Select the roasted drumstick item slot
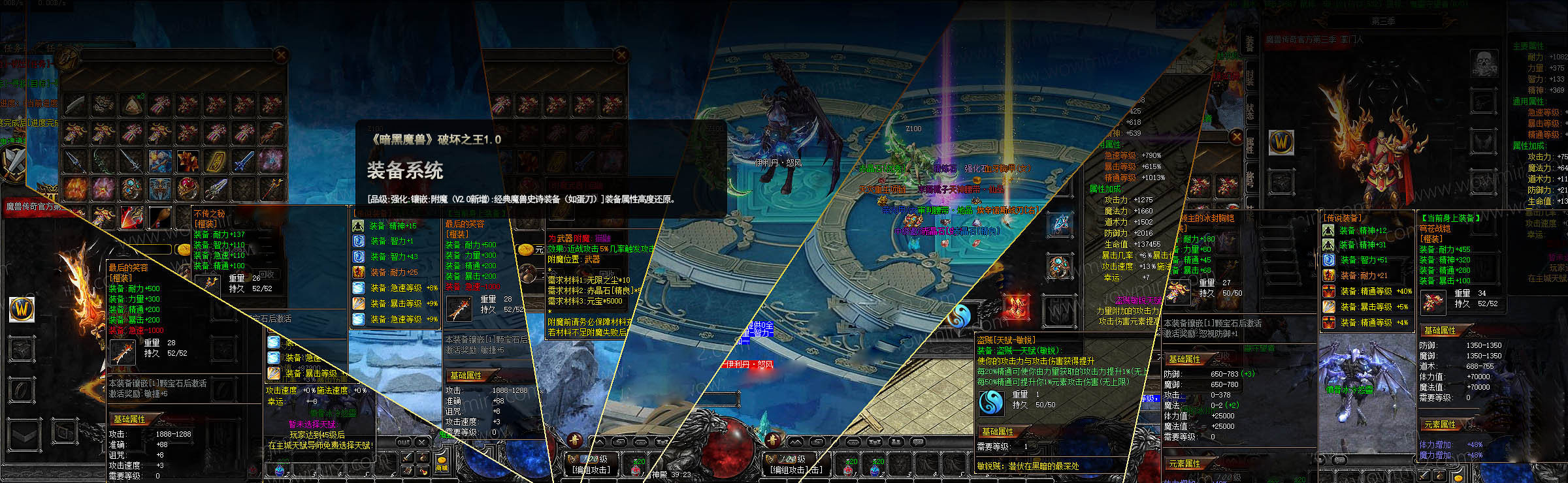The width and height of the screenshot is (1568, 483). pyautogui.click(x=160, y=217)
